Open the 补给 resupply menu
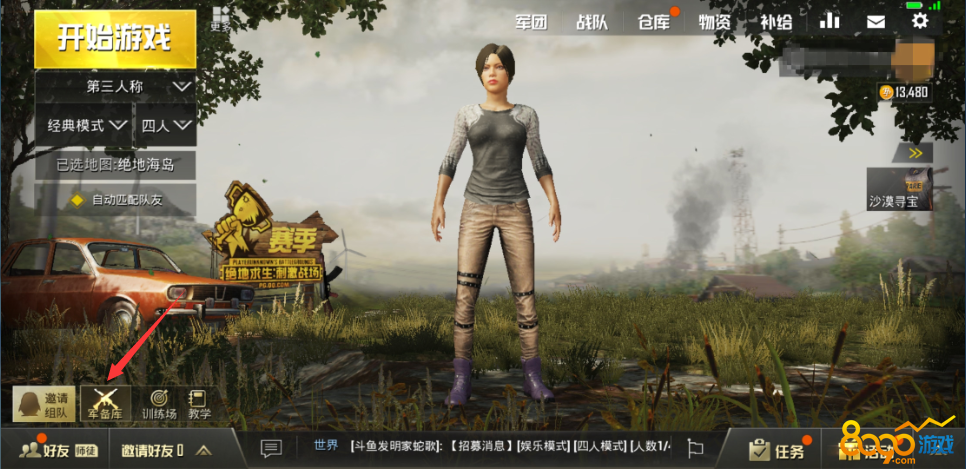Image resolution: width=966 pixels, height=469 pixels. [775, 21]
